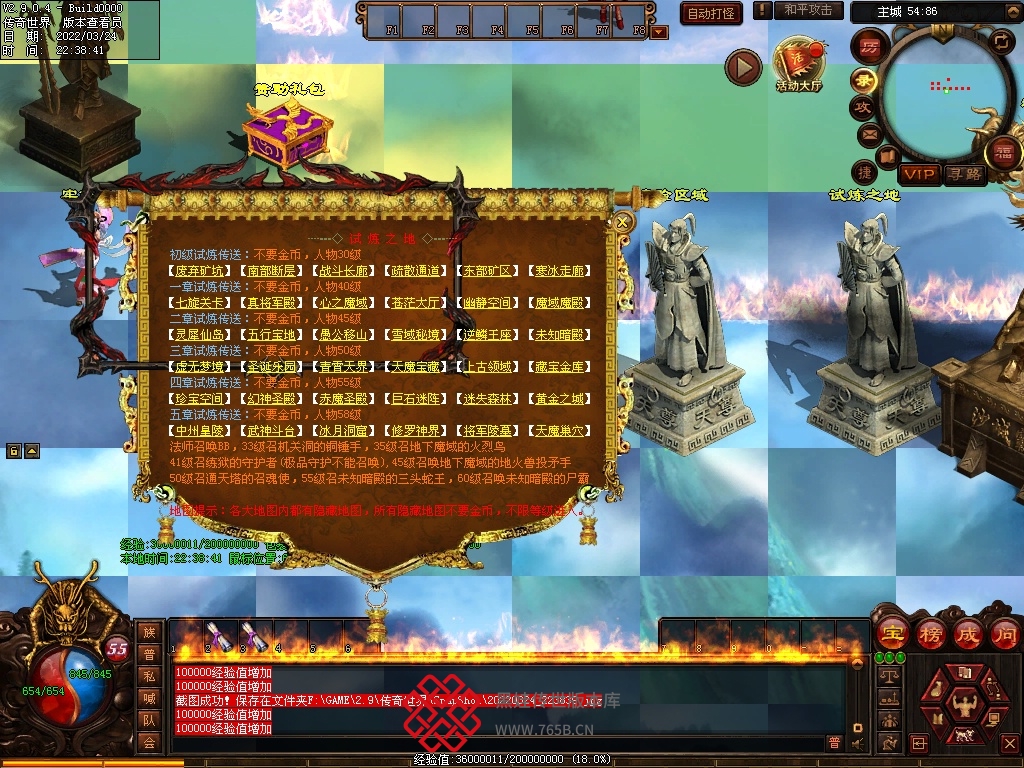Screen dimensions: 1024x768
Task: Open the 宝 treasure shop button
Action: click(x=891, y=633)
